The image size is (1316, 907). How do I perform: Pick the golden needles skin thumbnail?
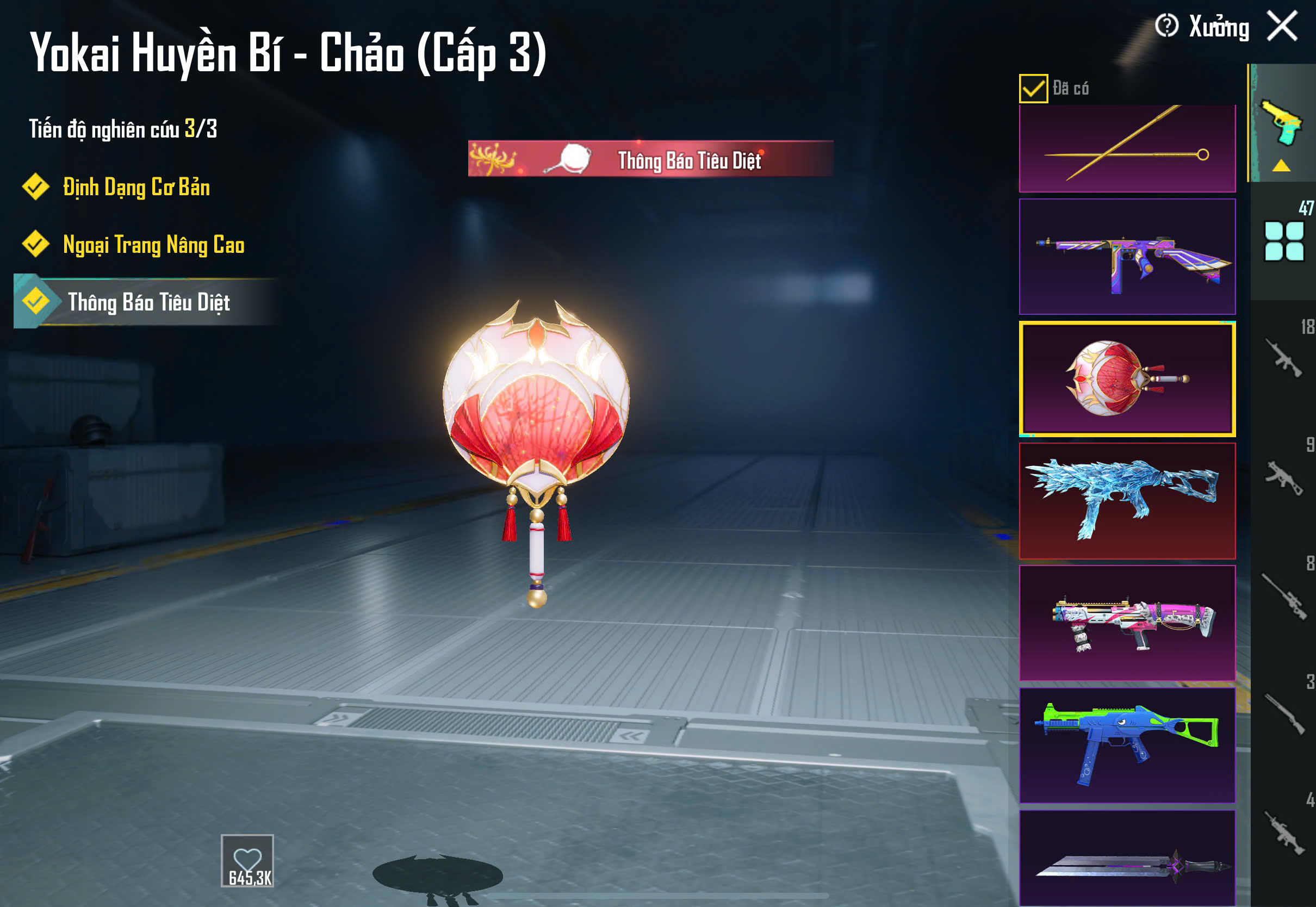[x=1127, y=148]
